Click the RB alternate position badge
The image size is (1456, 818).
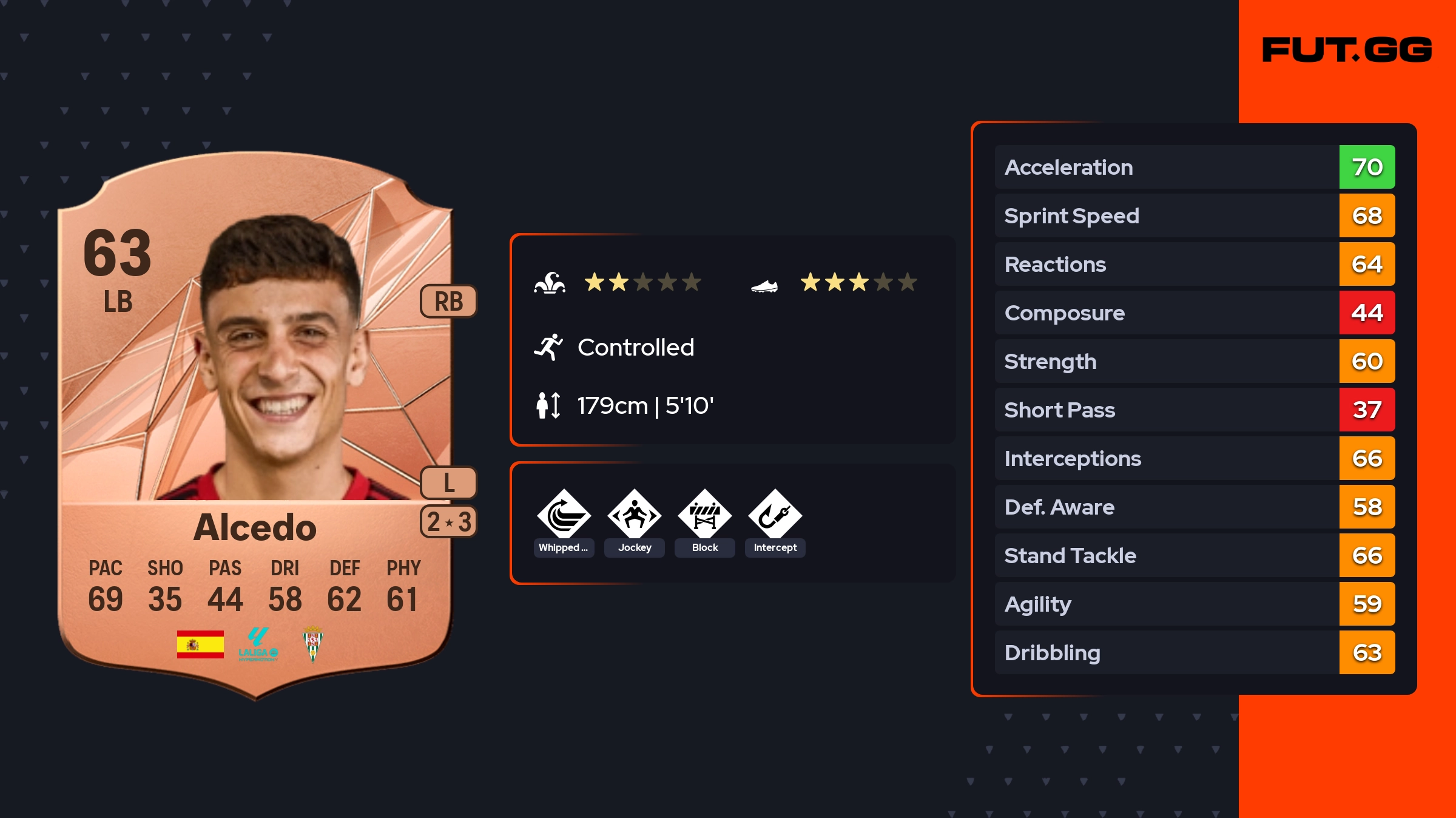pyautogui.click(x=448, y=301)
